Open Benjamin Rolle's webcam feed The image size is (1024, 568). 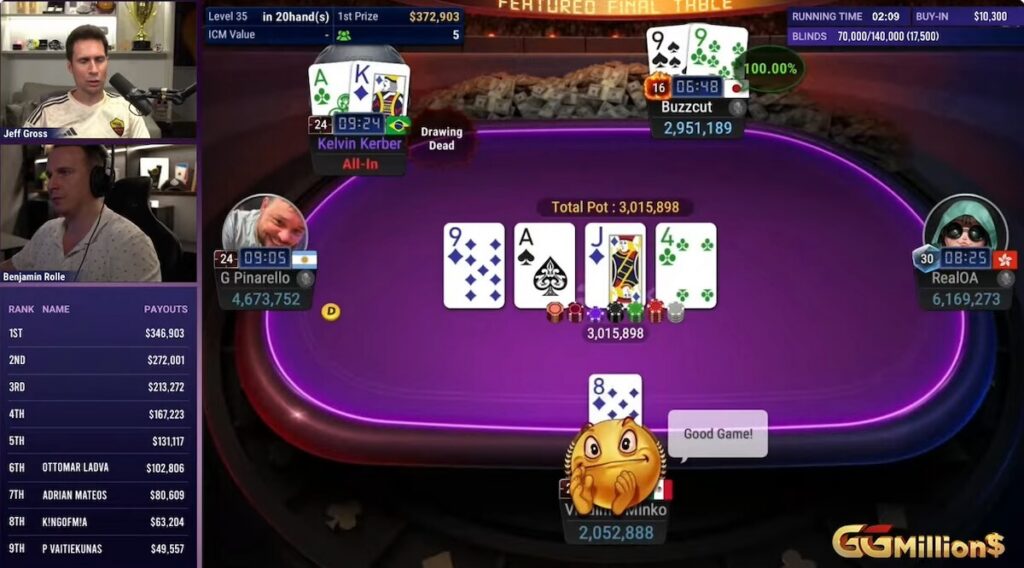(99, 213)
